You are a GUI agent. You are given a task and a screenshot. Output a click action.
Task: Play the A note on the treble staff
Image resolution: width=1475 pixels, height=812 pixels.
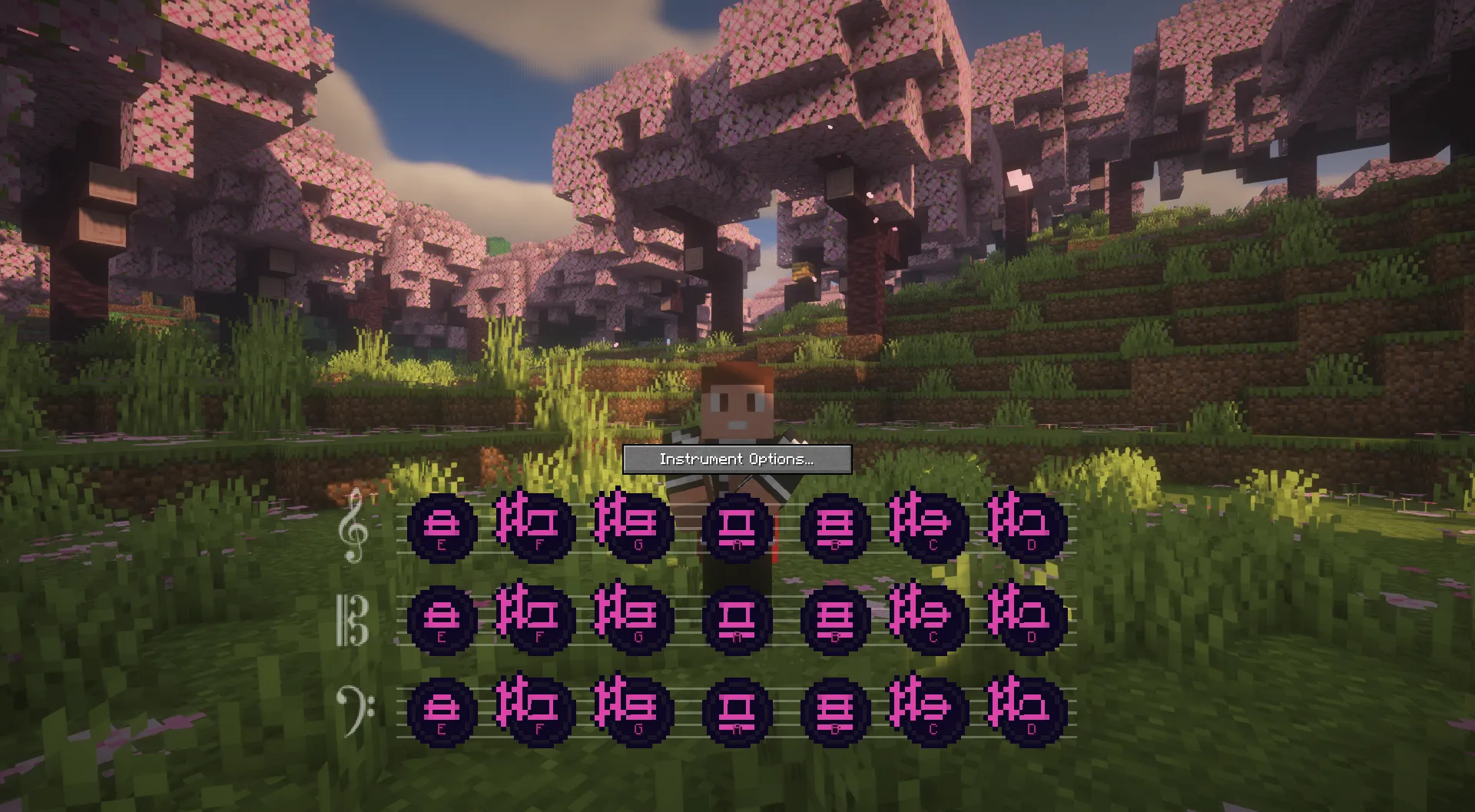point(736,527)
